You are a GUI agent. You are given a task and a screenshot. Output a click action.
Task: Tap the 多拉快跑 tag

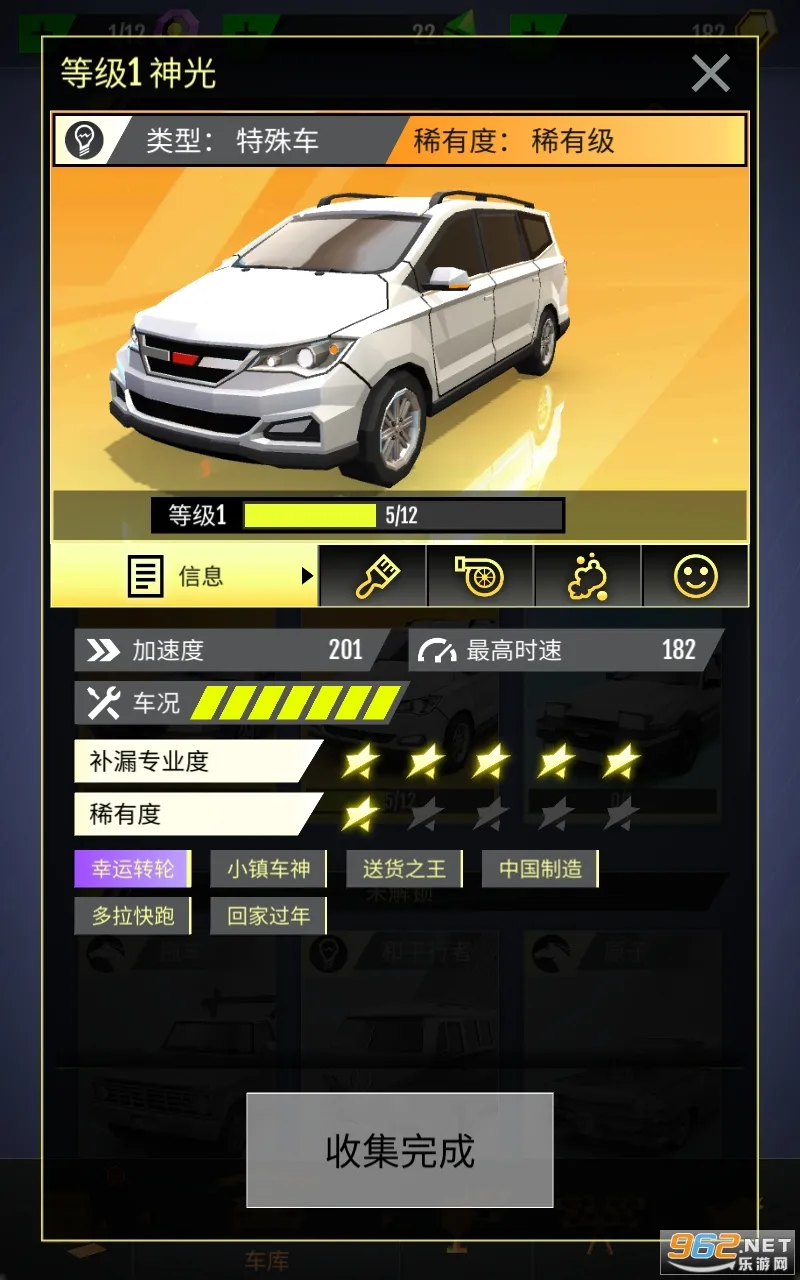tap(133, 915)
